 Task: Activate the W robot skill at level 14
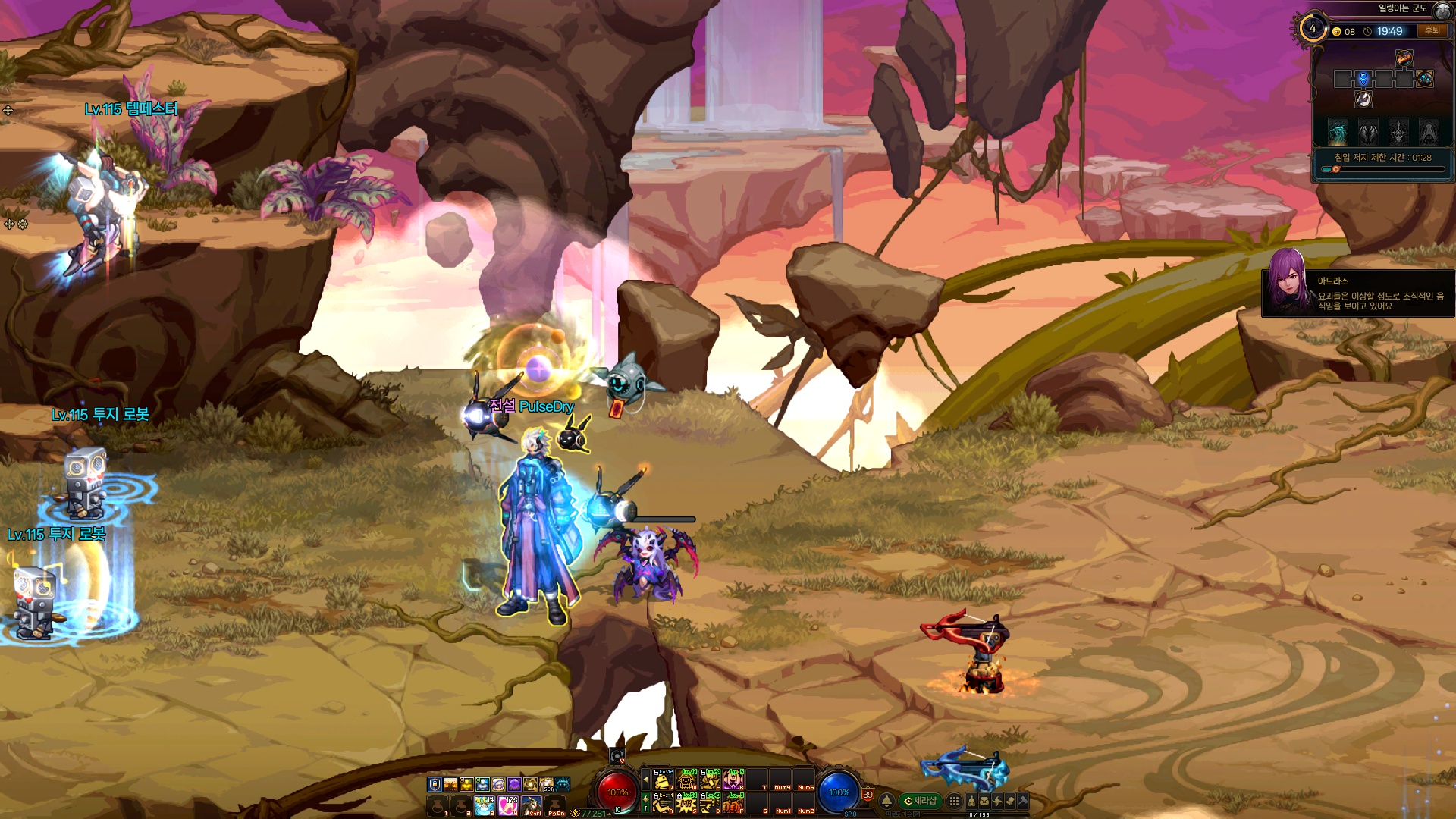pyautogui.click(x=687, y=780)
